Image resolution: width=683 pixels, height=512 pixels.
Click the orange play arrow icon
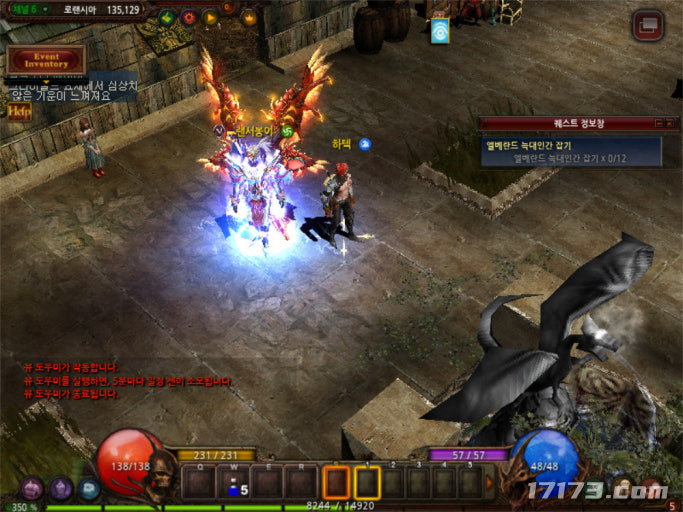[210, 17]
